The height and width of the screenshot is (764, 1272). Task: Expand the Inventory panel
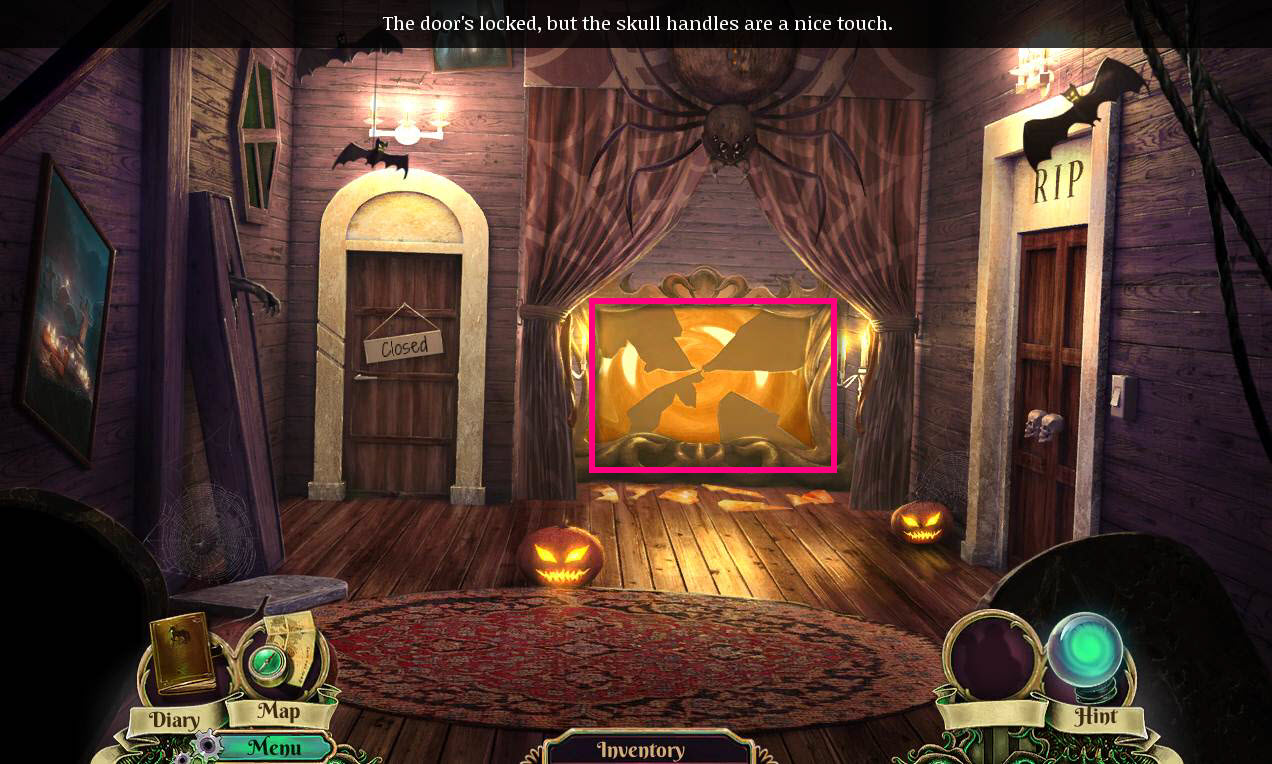coord(640,750)
